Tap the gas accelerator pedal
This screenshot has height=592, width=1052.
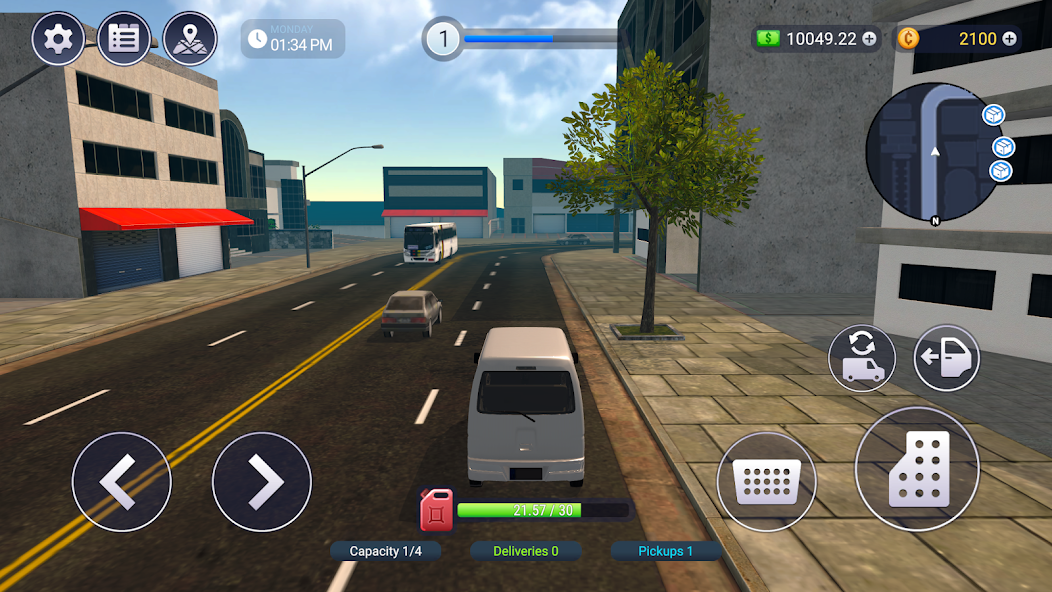click(917, 469)
